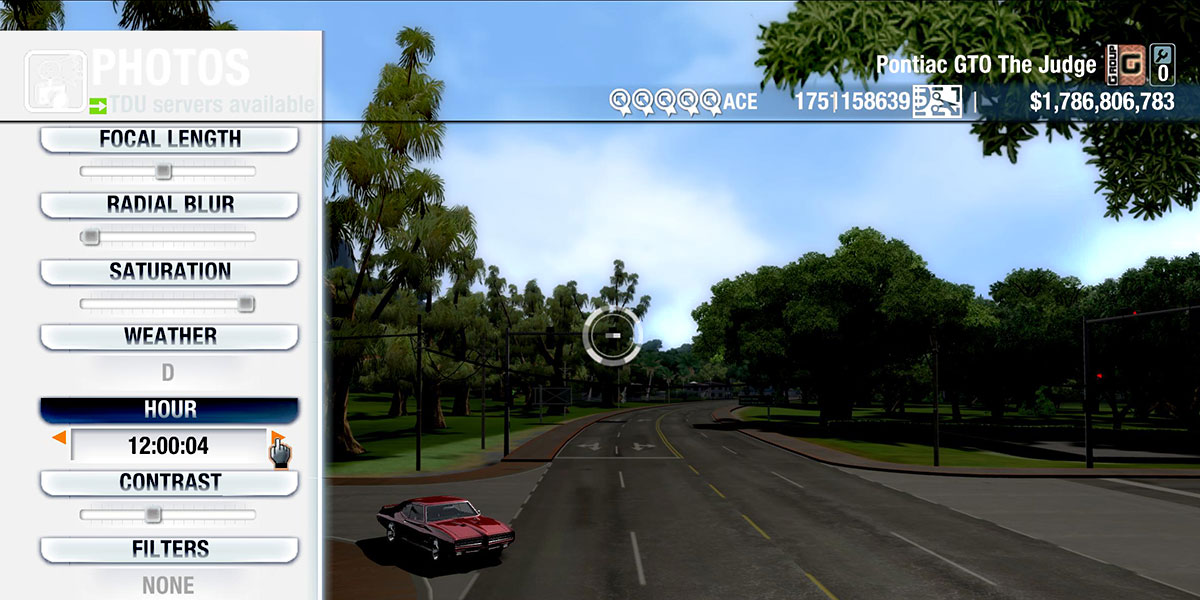This screenshot has height=600, width=1200.
Task: Select the Radial Blur option
Action: 169,205
